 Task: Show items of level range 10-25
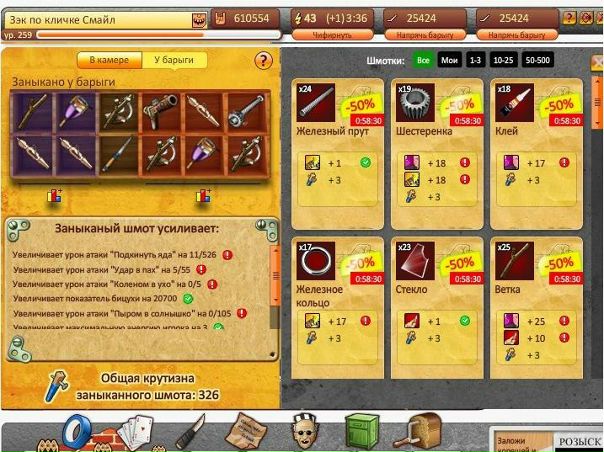tap(506, 61)
